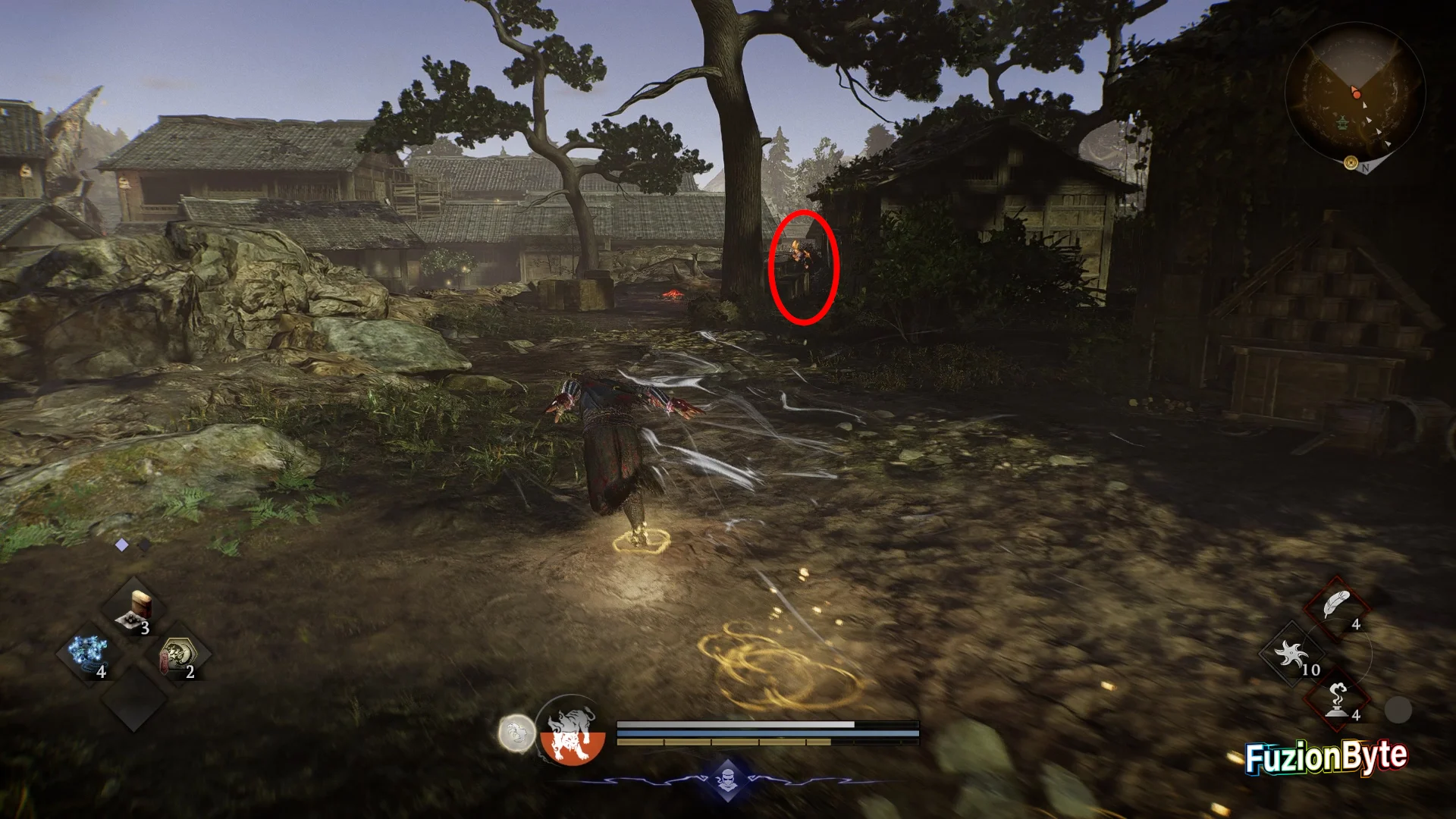Use the smoking incense burner tool
The height and width of the screenshot is (819, 1456).
point(1335,699)
